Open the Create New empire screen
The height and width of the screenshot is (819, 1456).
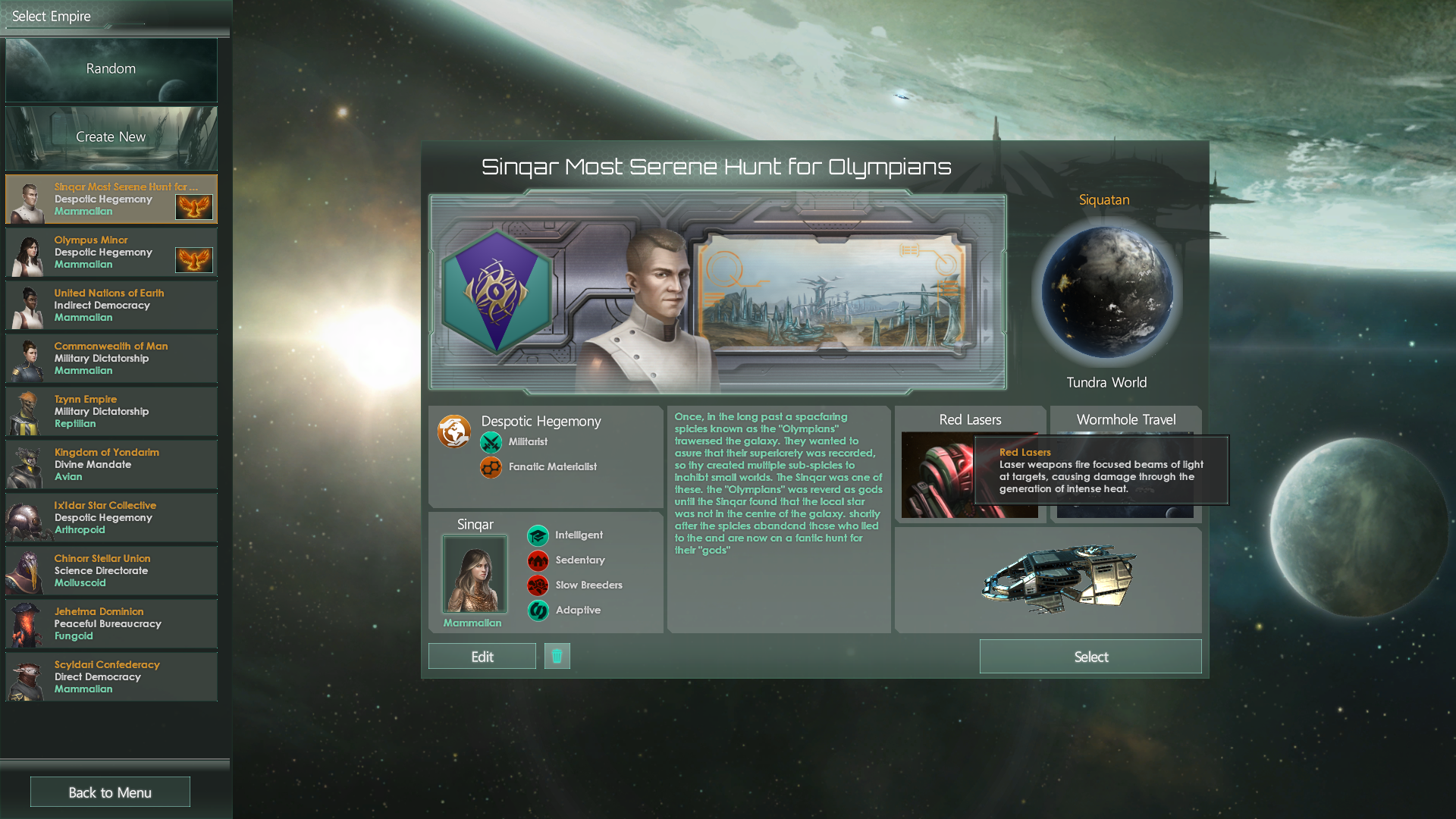(111, 137)
